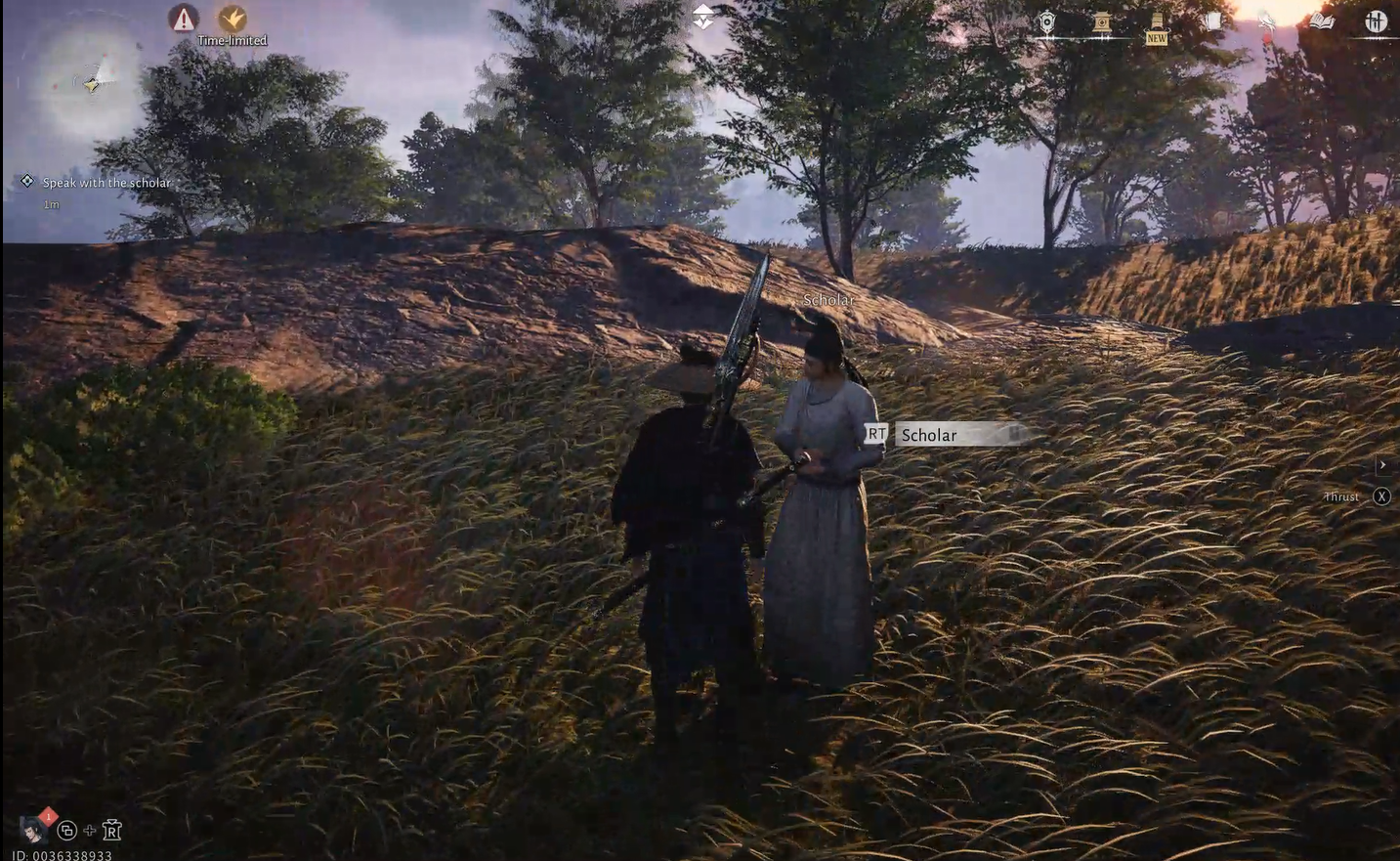Click the plus icon next to the portrait
This screenshot has width=1400, height=861.
(89, 830)
